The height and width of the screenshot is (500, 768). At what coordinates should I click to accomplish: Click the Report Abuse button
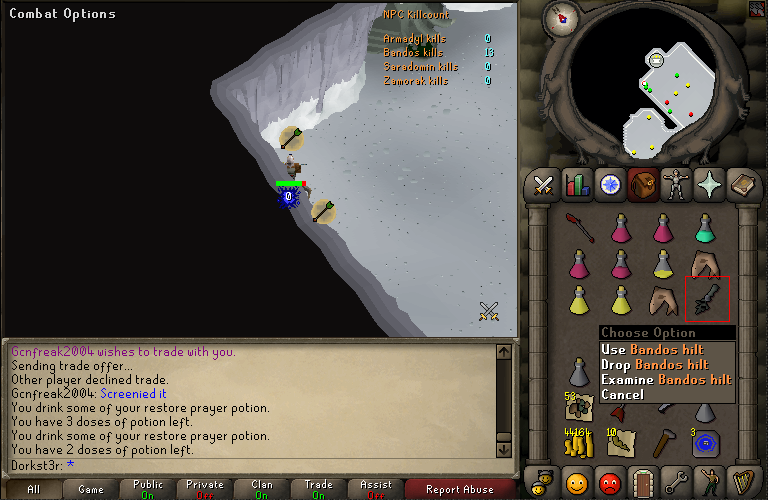(x=460, y=490)
